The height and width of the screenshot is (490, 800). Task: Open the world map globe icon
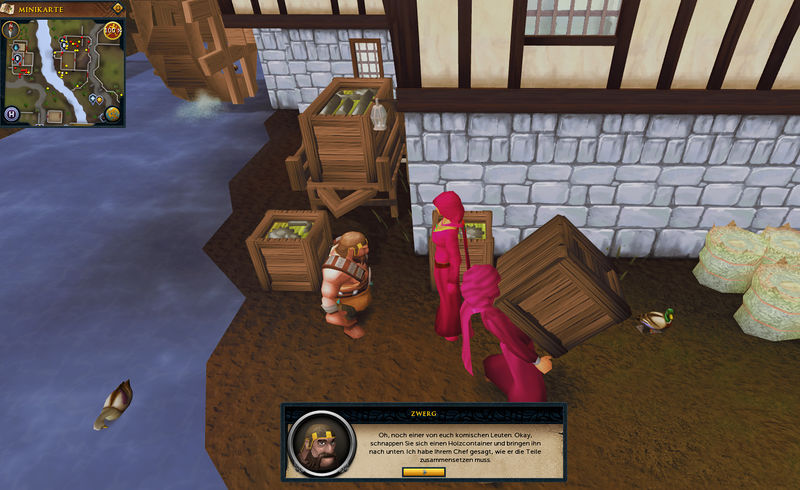tap(113, 113)
